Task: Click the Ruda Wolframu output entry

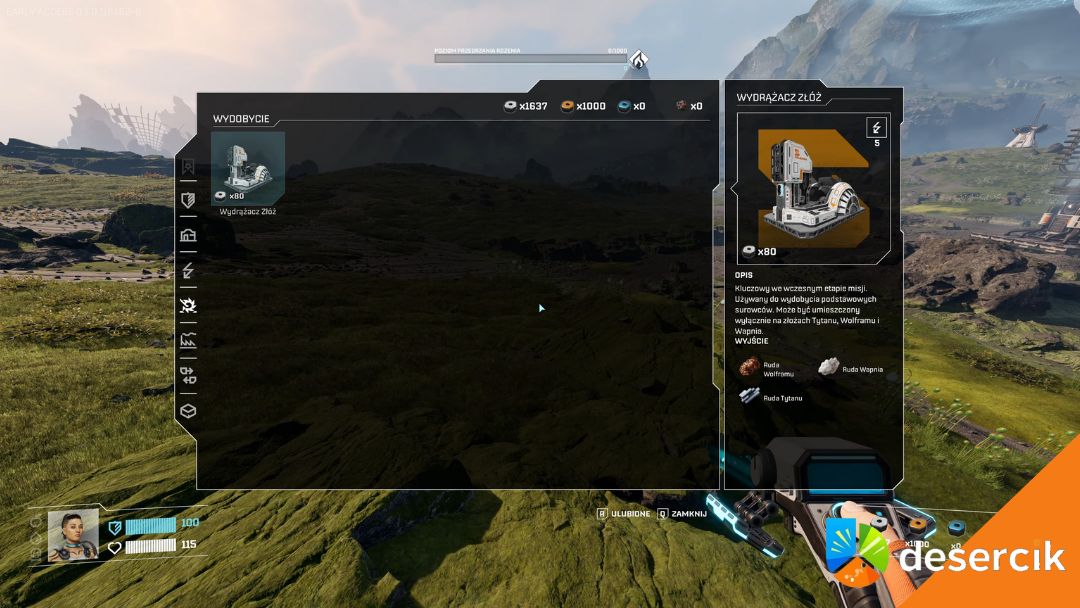Action: click(765, 369)
